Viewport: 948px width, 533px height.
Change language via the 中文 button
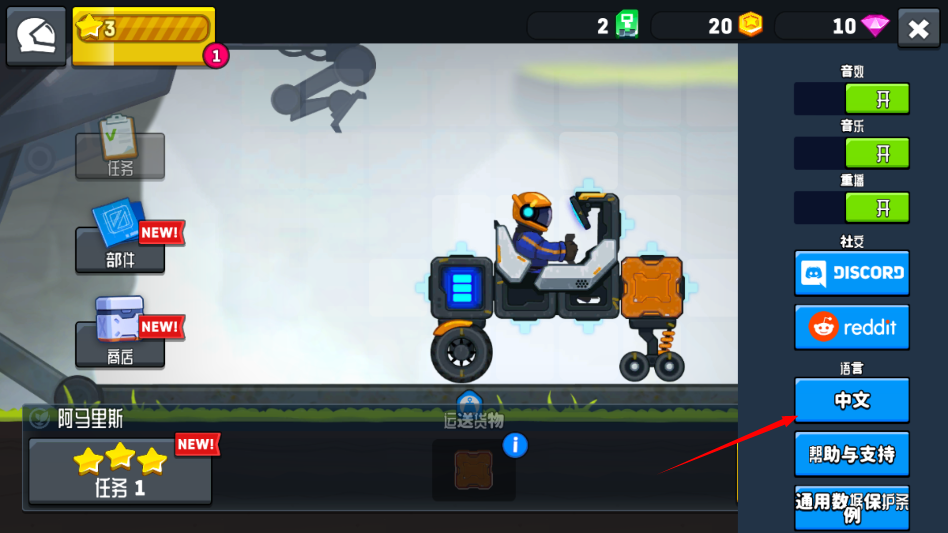click(x=852, y=400)
